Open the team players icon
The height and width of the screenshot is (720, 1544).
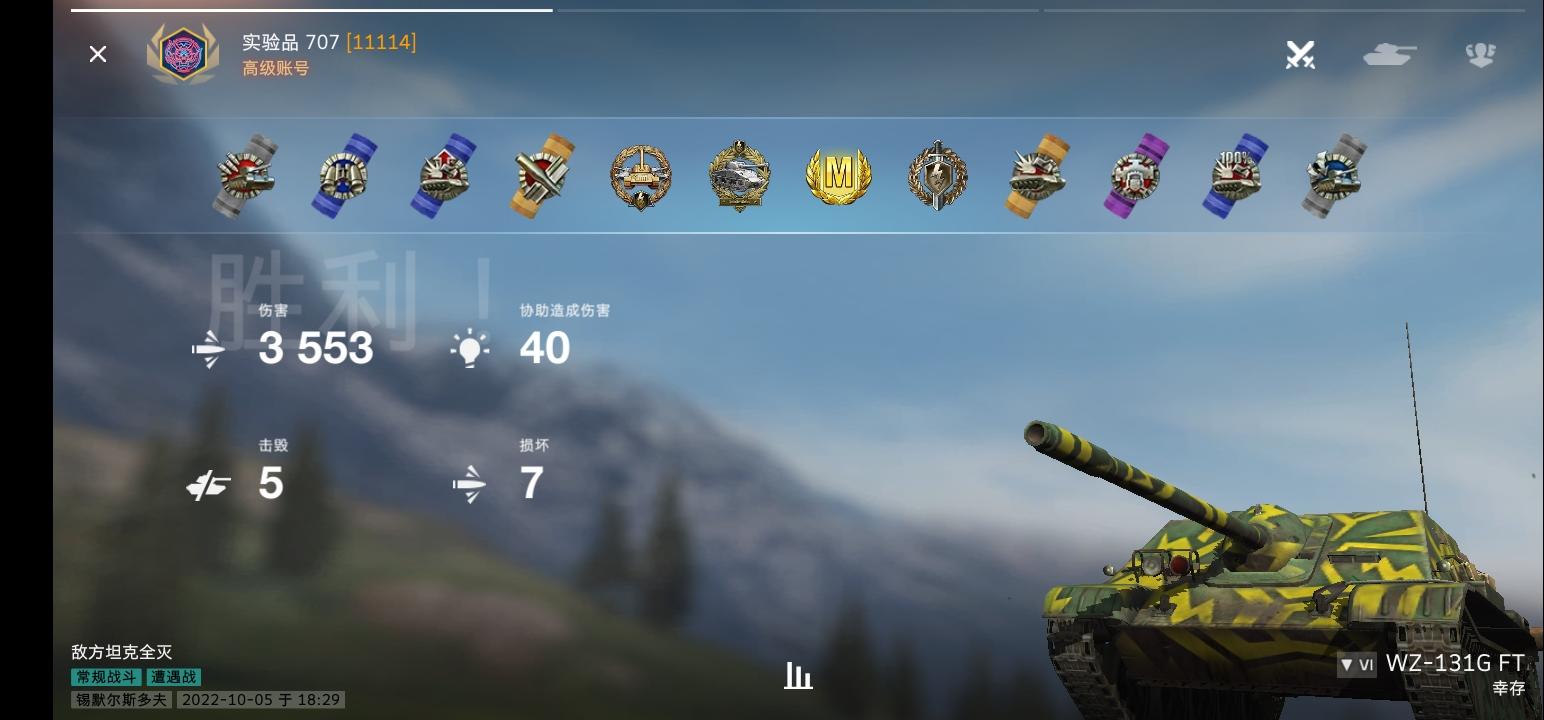pyautogui.click(x=1480, y=55)
